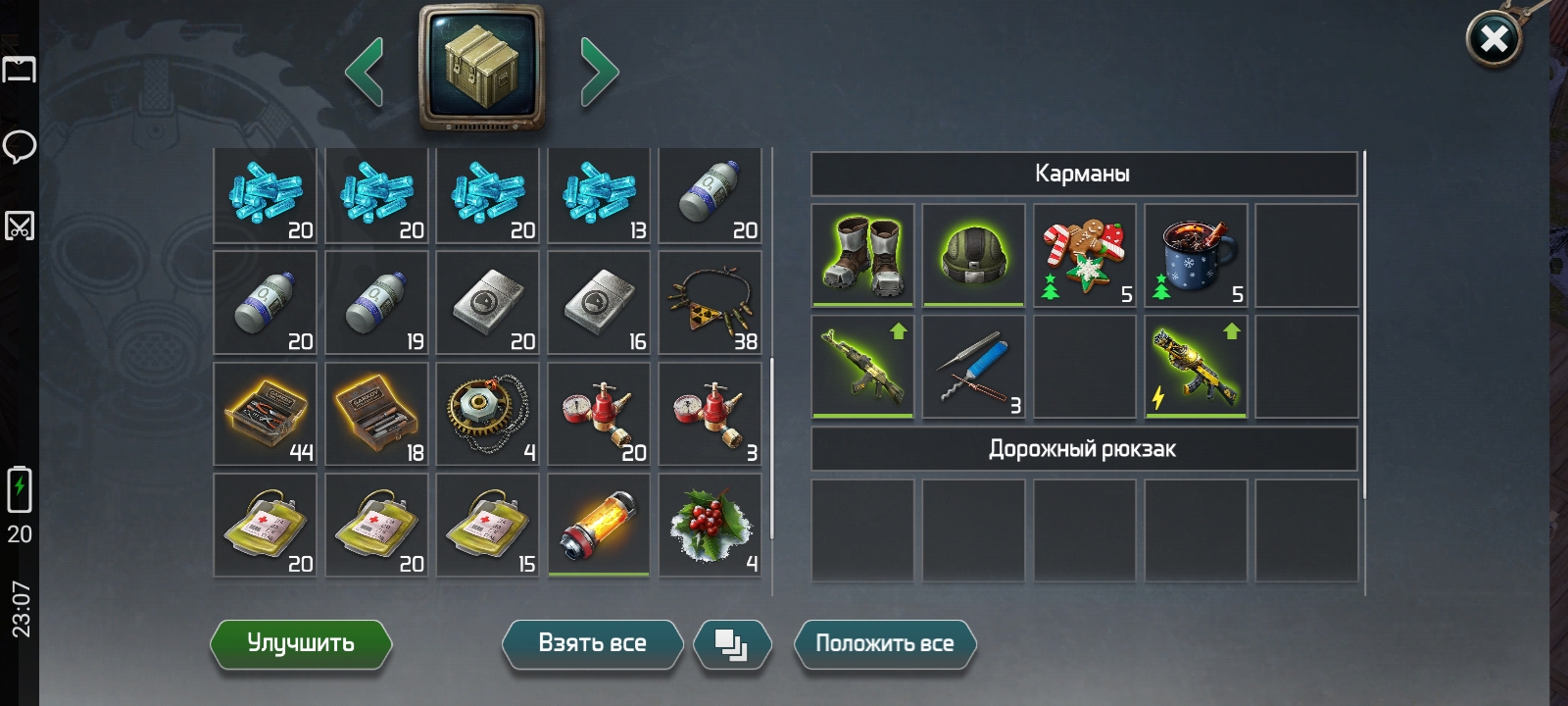Close the storage chest window
The height and width of the screenshot is (706, 1568).
1494,40
